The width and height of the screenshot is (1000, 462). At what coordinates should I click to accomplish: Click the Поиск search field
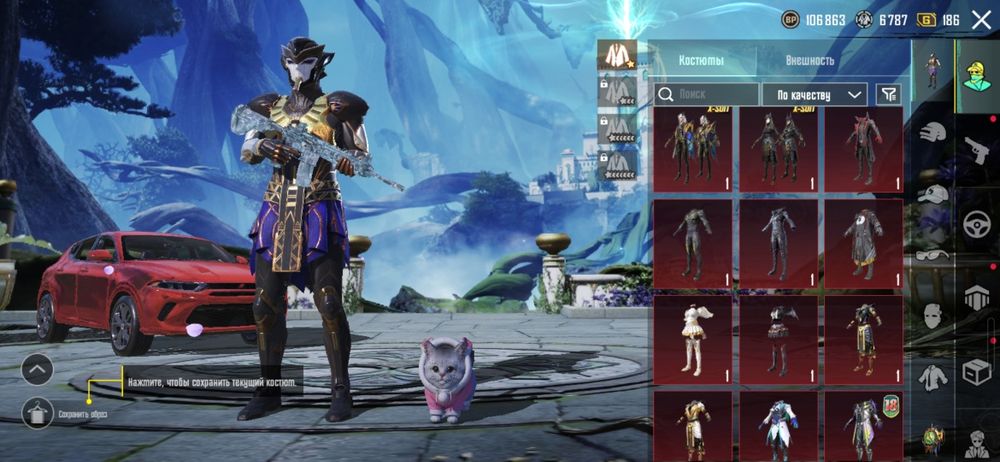coord(706,94)
